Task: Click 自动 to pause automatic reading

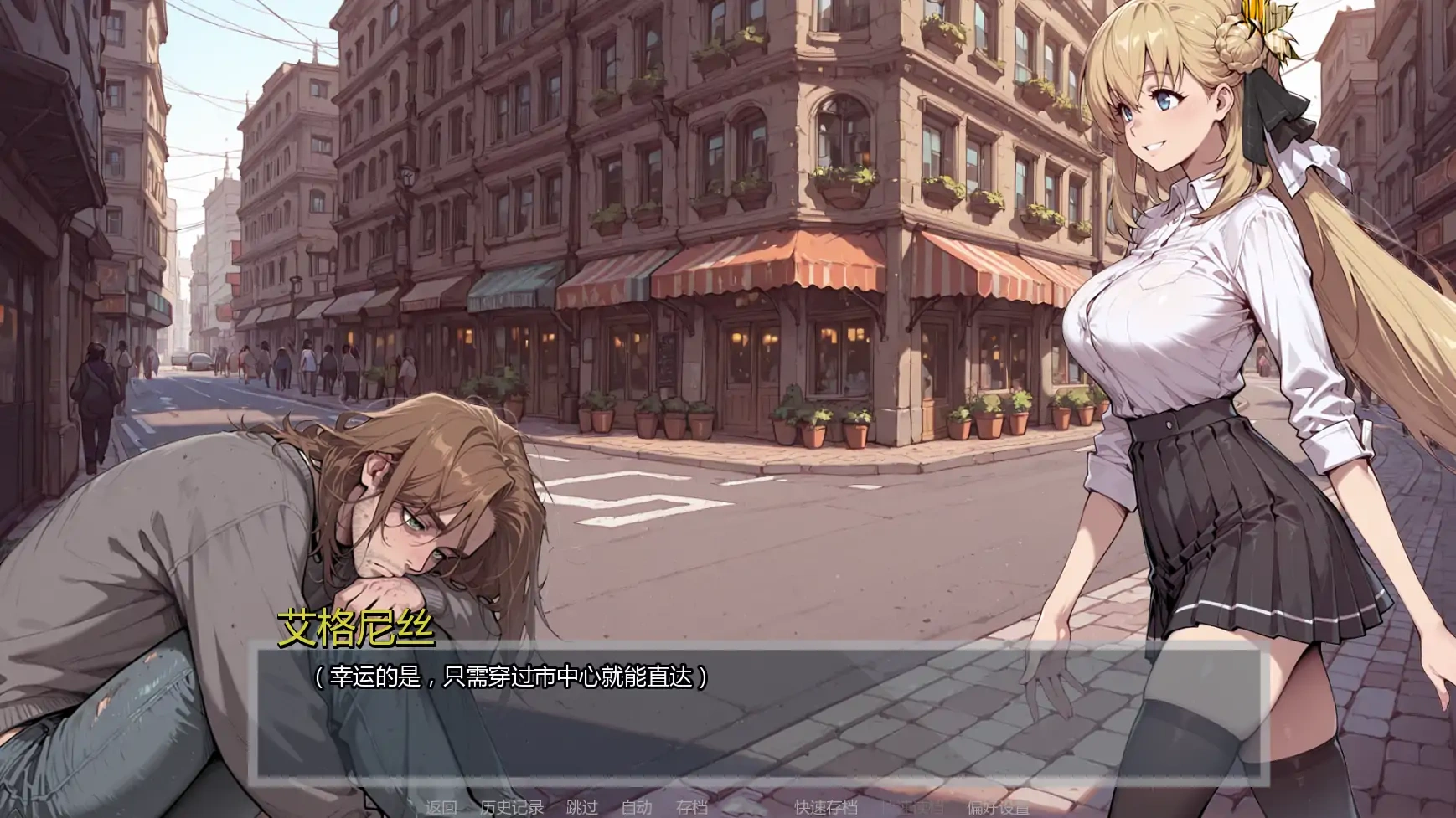Action: [636, 809]
